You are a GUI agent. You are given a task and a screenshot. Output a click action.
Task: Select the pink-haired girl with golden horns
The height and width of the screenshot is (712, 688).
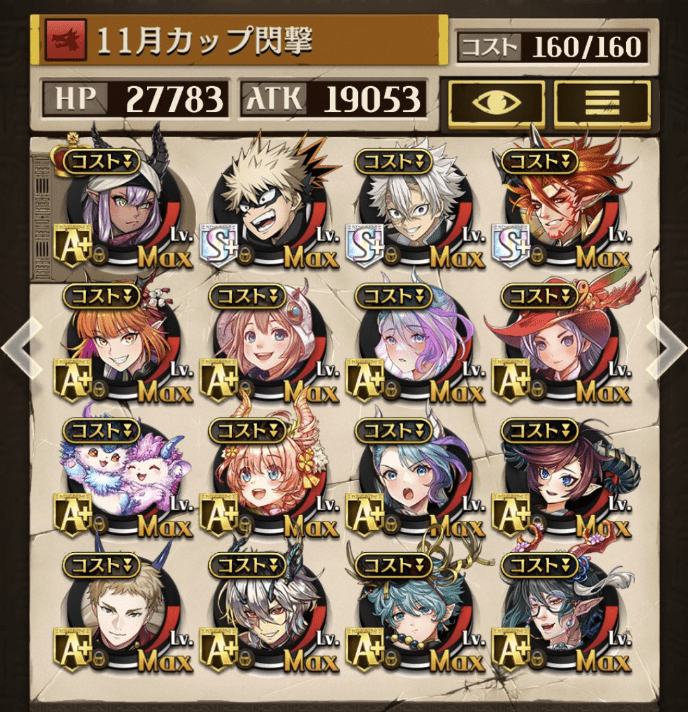[262, 480]
